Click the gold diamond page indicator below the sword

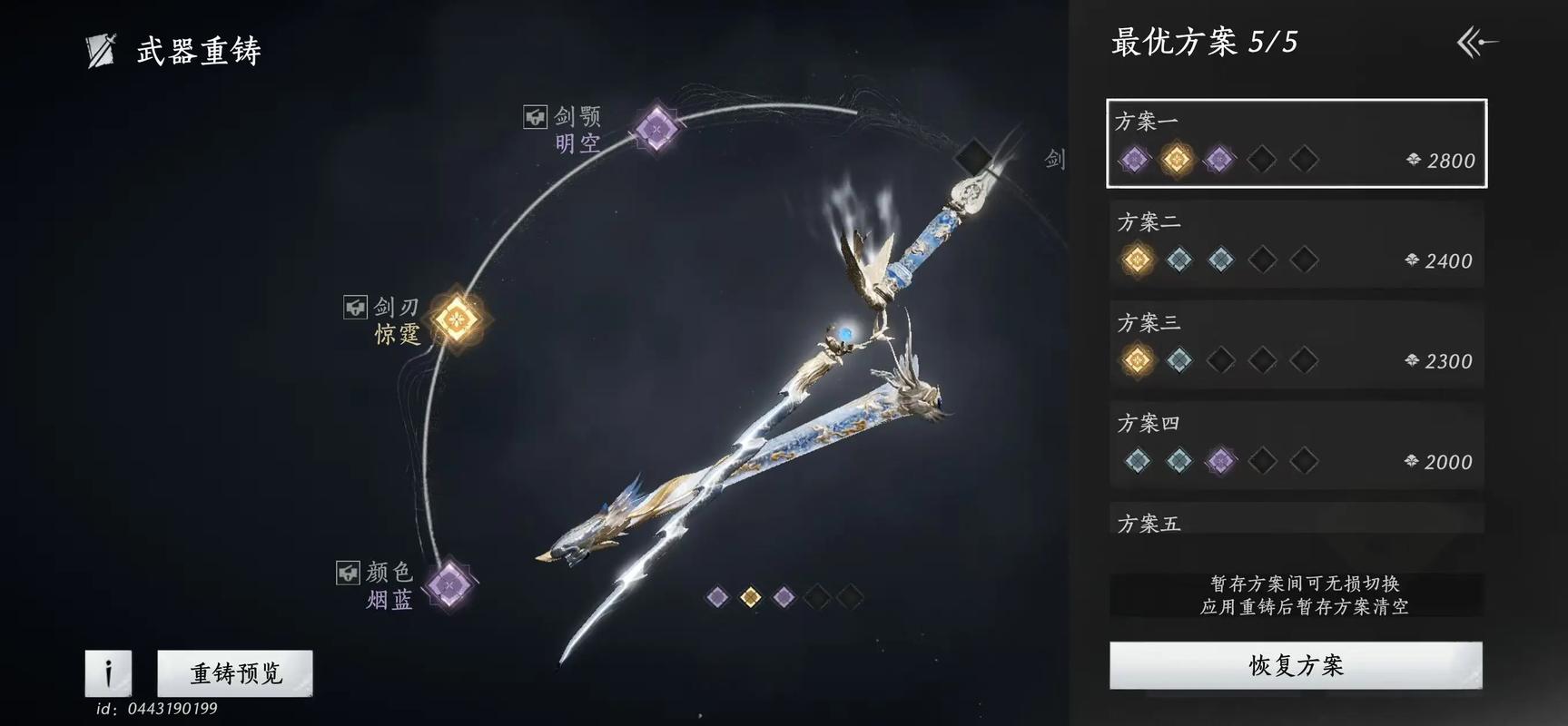(752, 595)
